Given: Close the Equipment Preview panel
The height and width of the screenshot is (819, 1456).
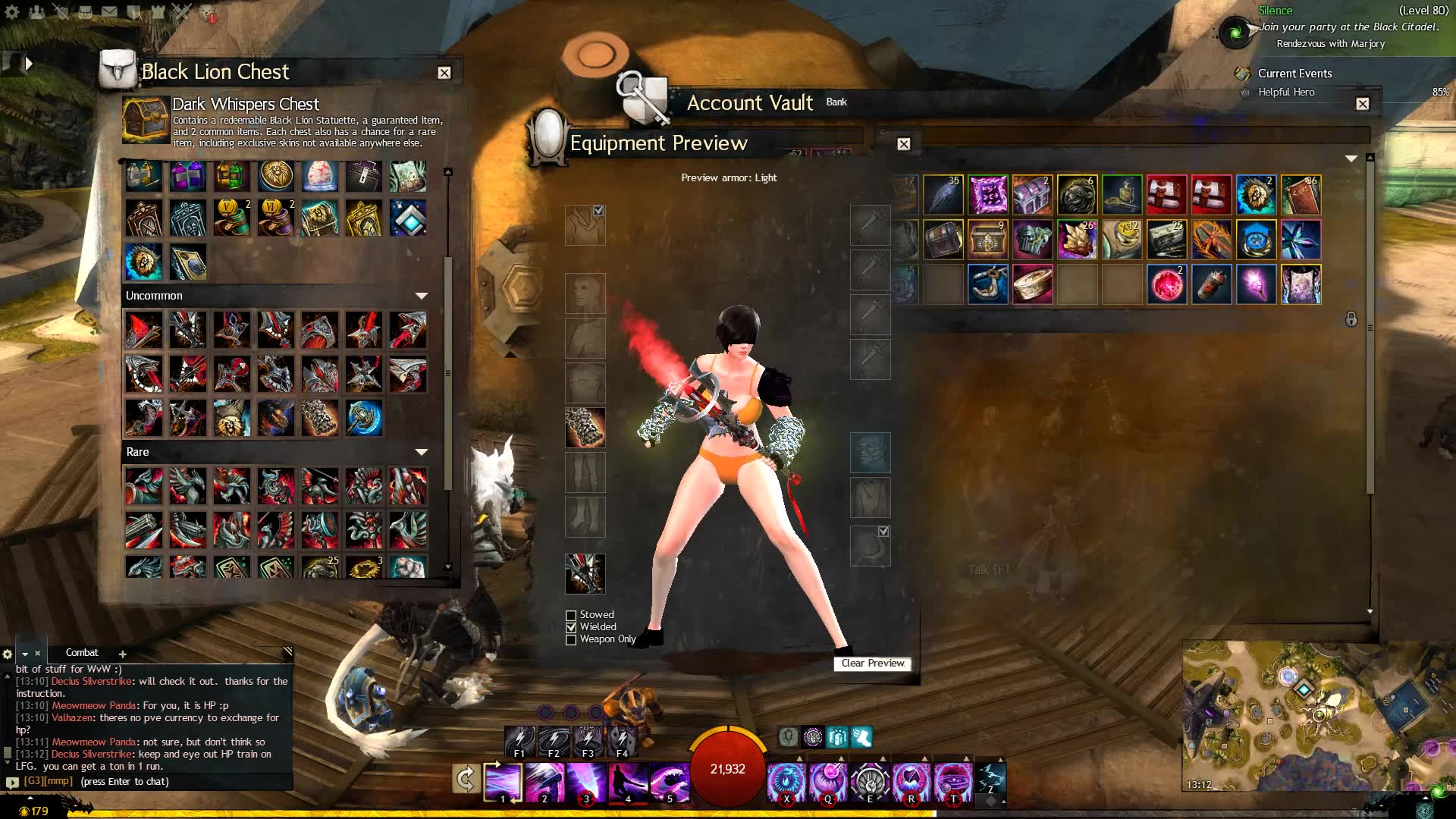Looking at the screenshot, I should coord(904,144).
